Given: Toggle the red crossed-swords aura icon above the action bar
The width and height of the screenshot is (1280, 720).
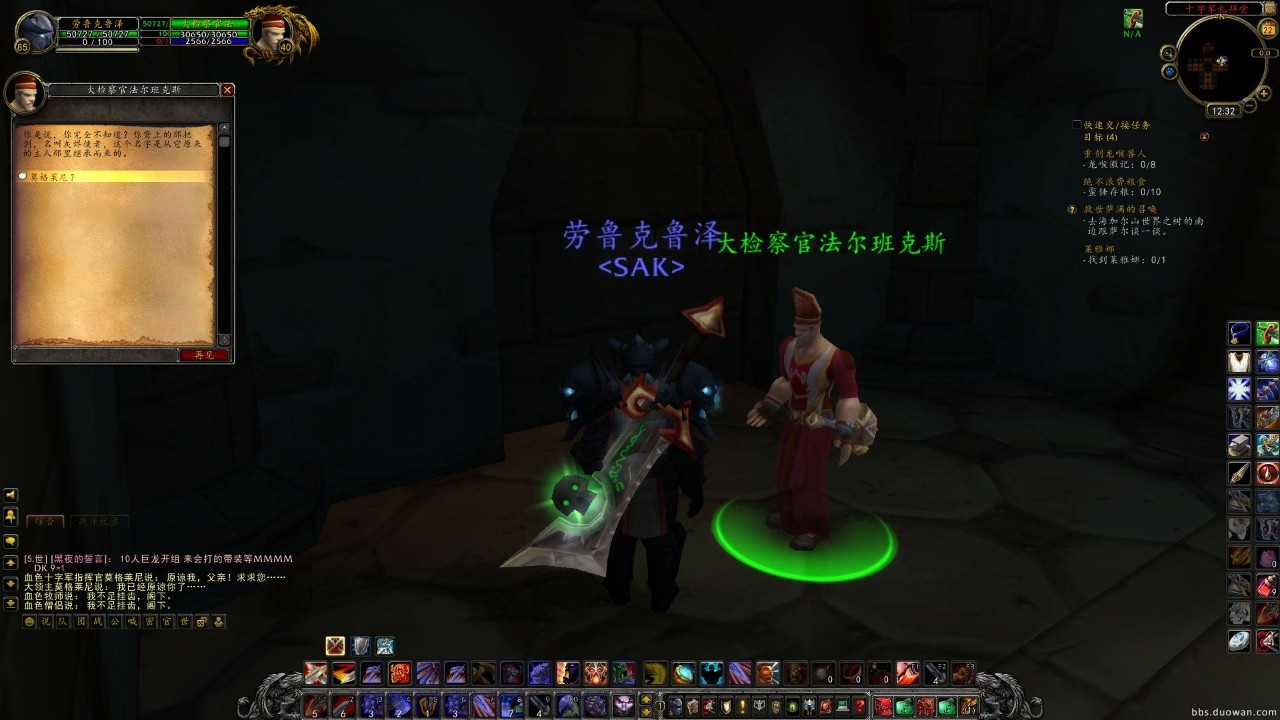Looking at the screenshot, I should (x=336, y=645).
